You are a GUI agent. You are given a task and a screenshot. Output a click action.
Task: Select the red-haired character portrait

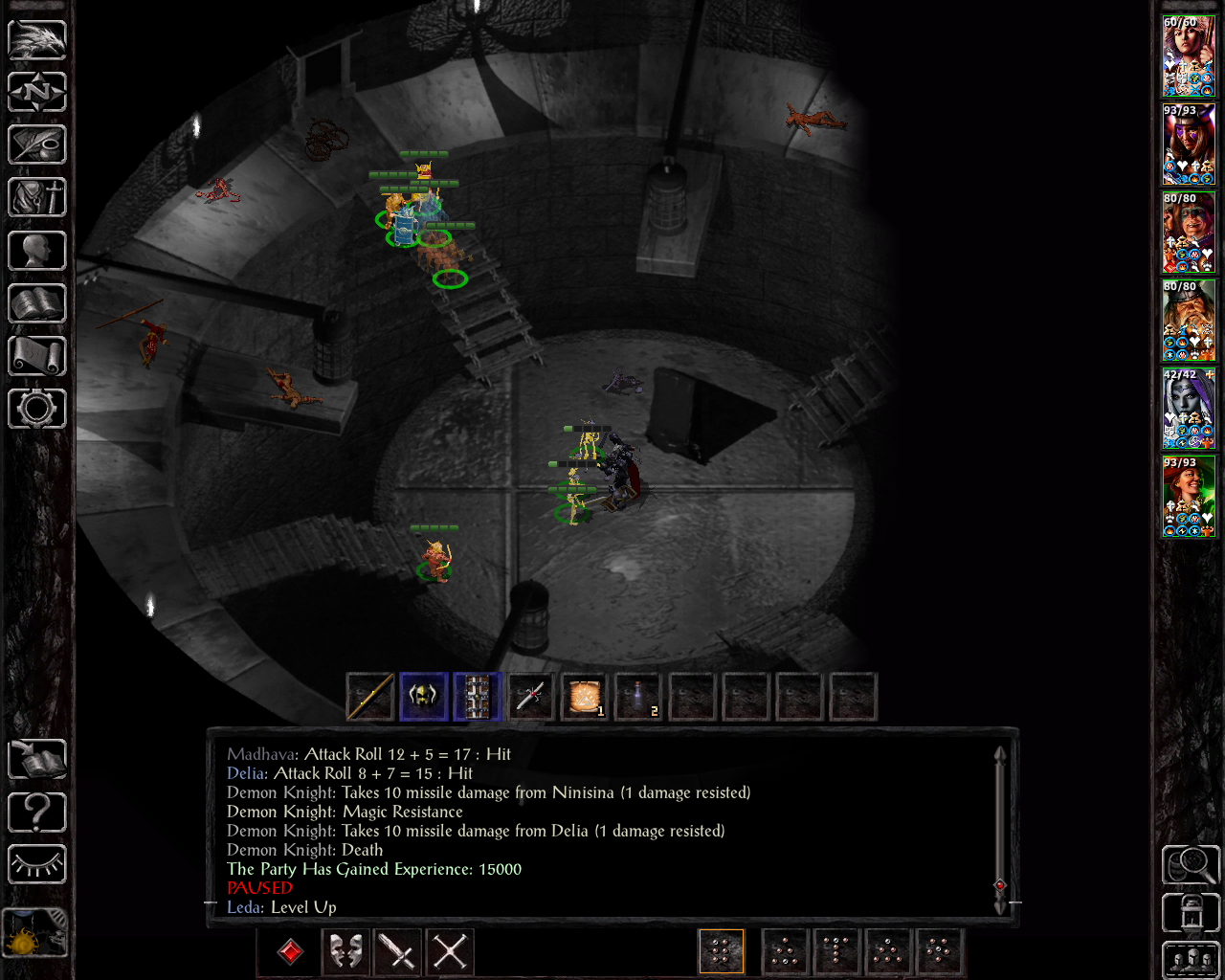[1189, 497]
